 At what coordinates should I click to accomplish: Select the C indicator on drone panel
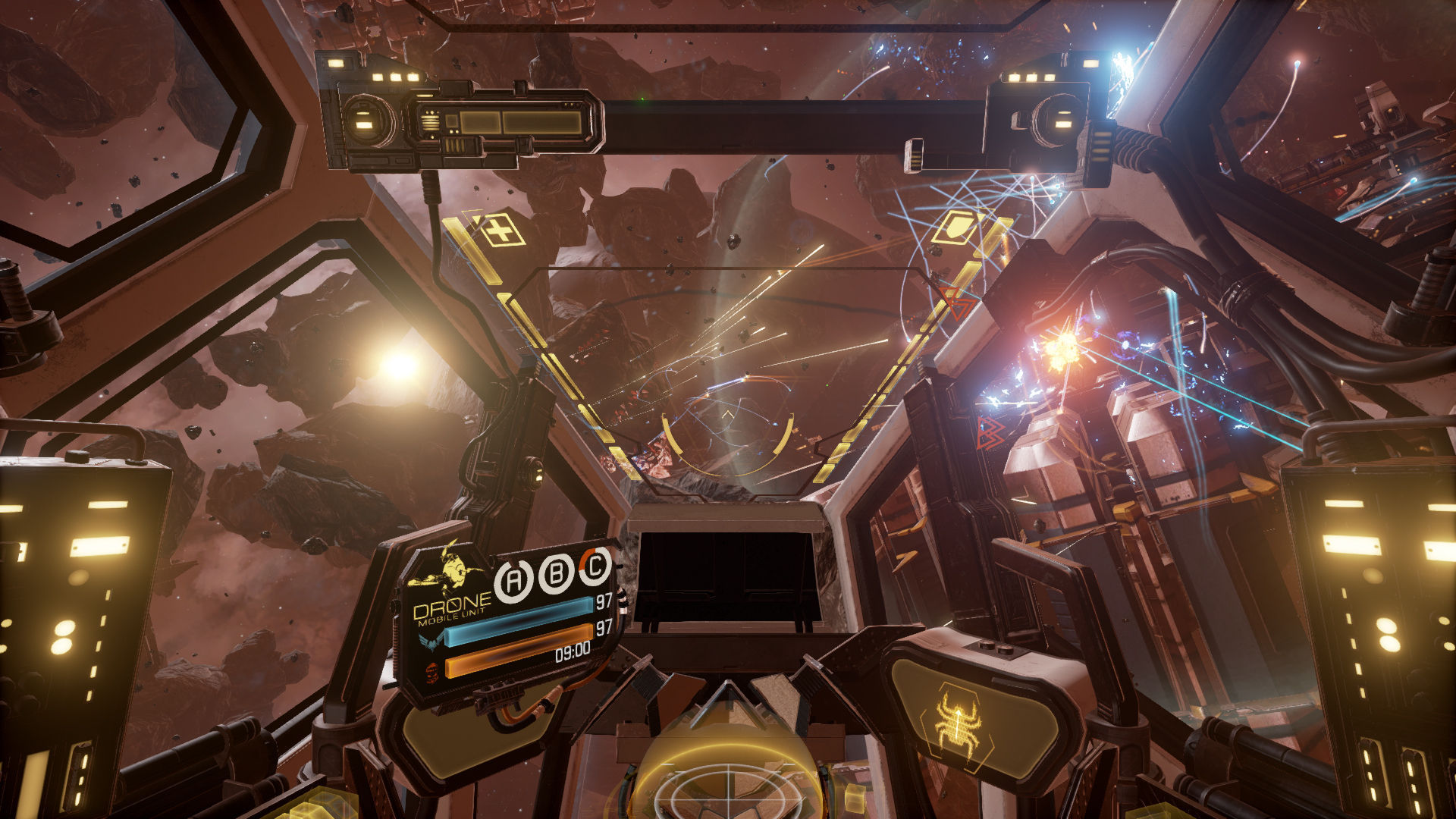tap(596, 565)
